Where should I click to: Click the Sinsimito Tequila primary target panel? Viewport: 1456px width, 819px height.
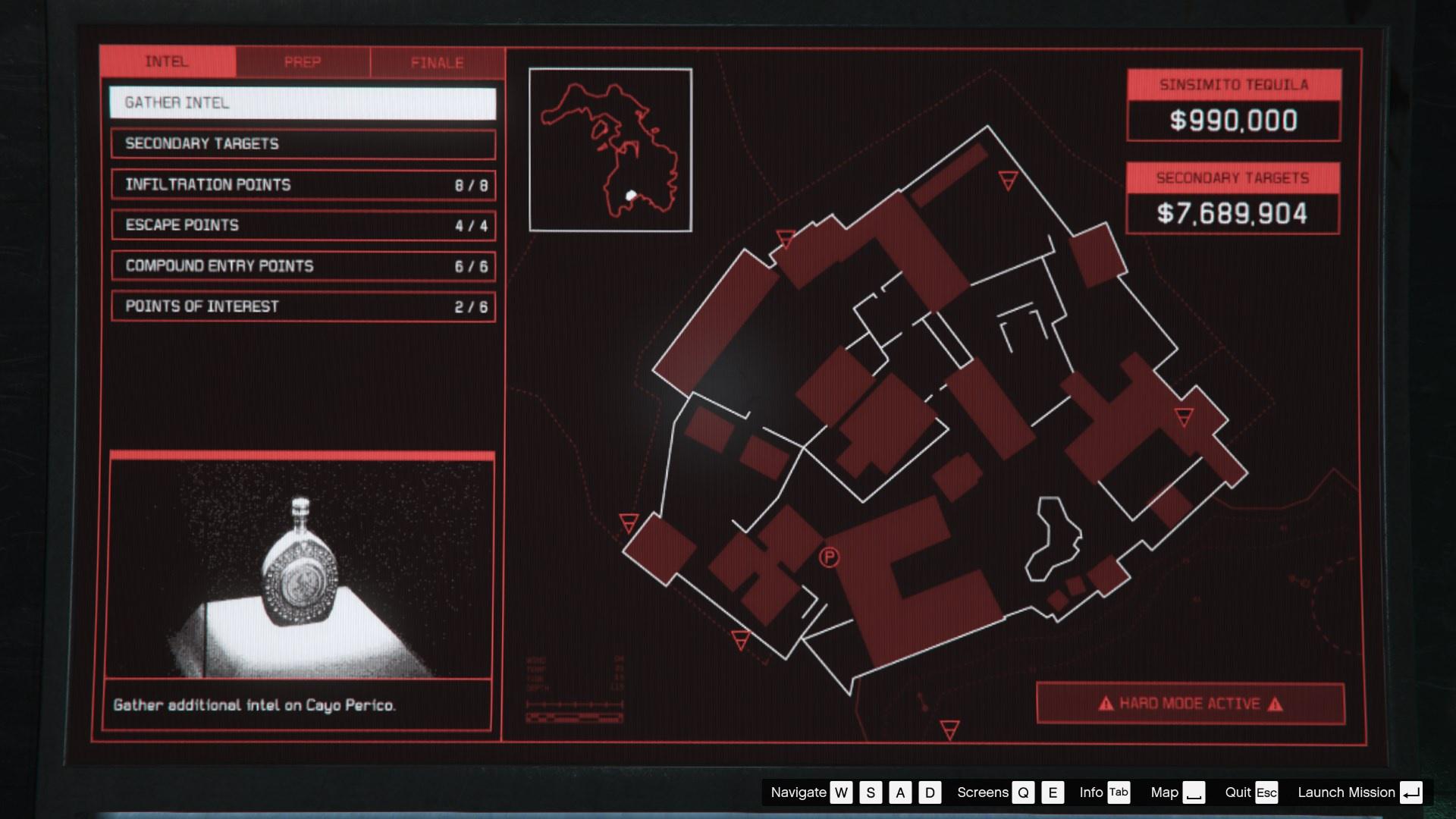1234,105
